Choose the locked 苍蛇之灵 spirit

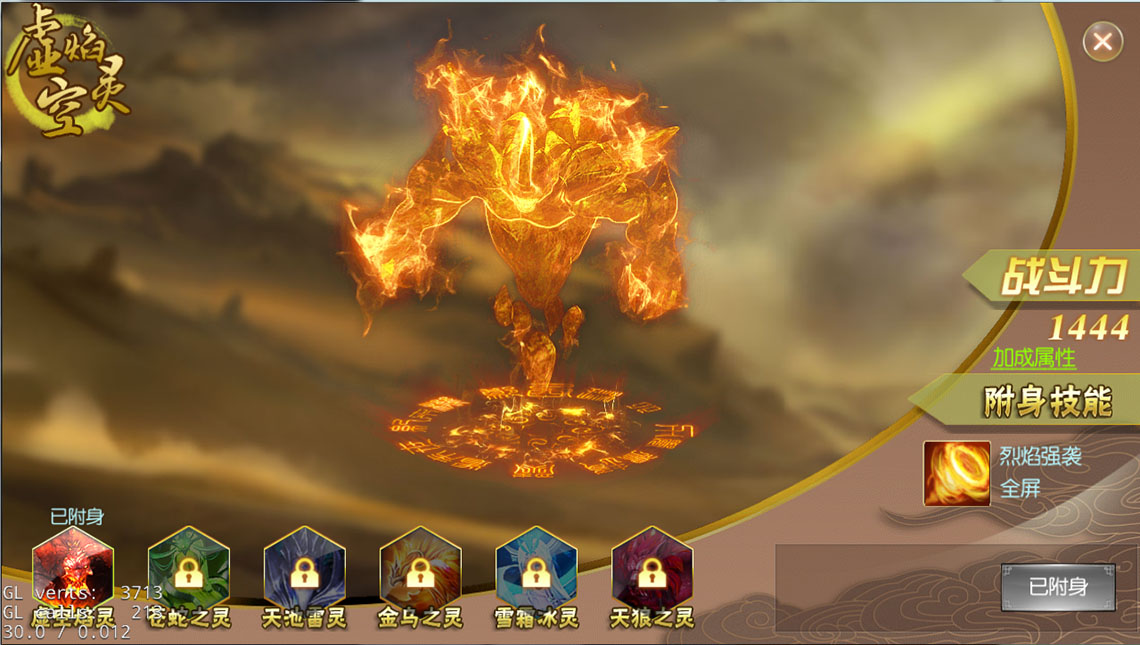(189, 571)
